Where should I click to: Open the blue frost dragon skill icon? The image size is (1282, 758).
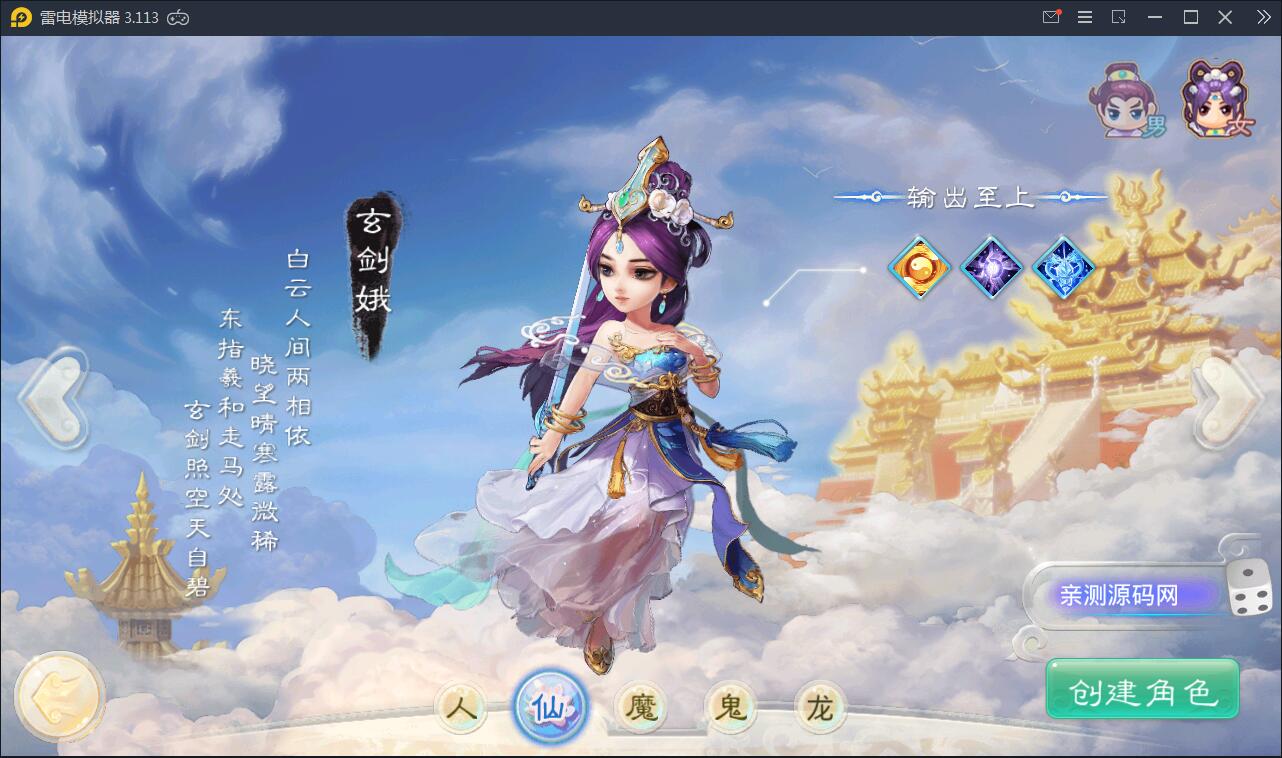pyautogui.click(x=1063, y=267)
